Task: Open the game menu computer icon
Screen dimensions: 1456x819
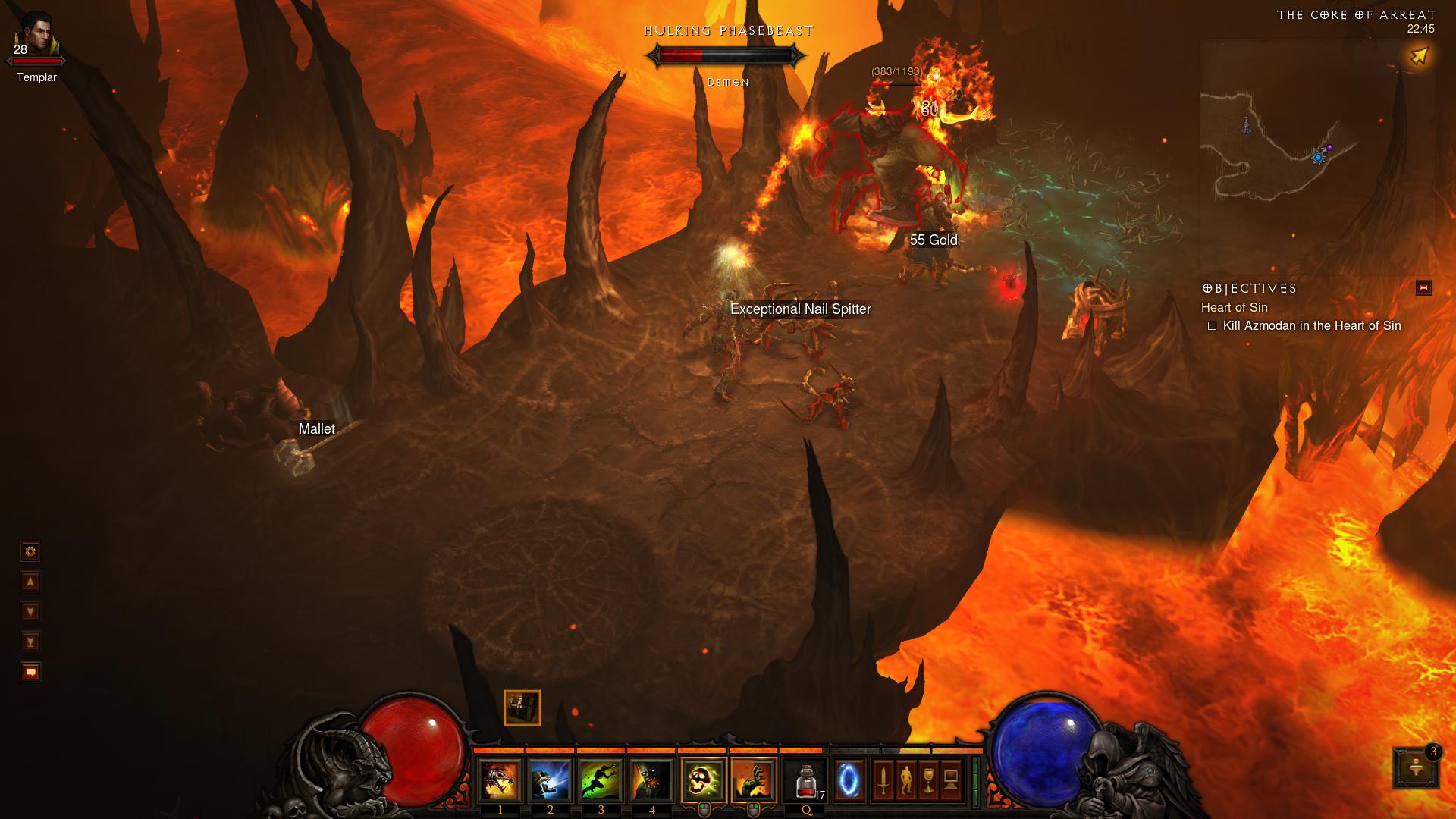Action: click(951, 780)
